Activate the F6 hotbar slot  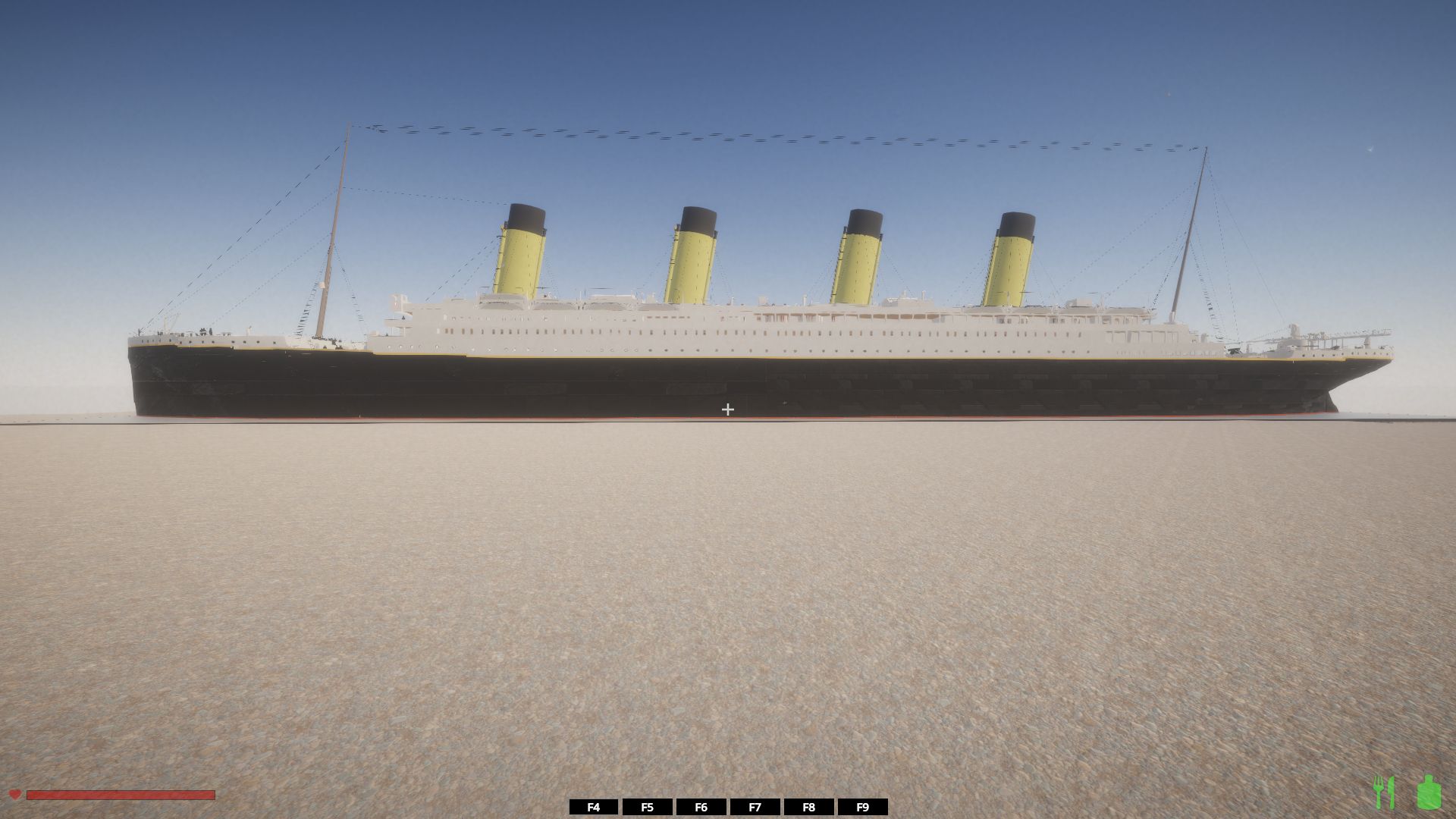(x=701, y=807)
